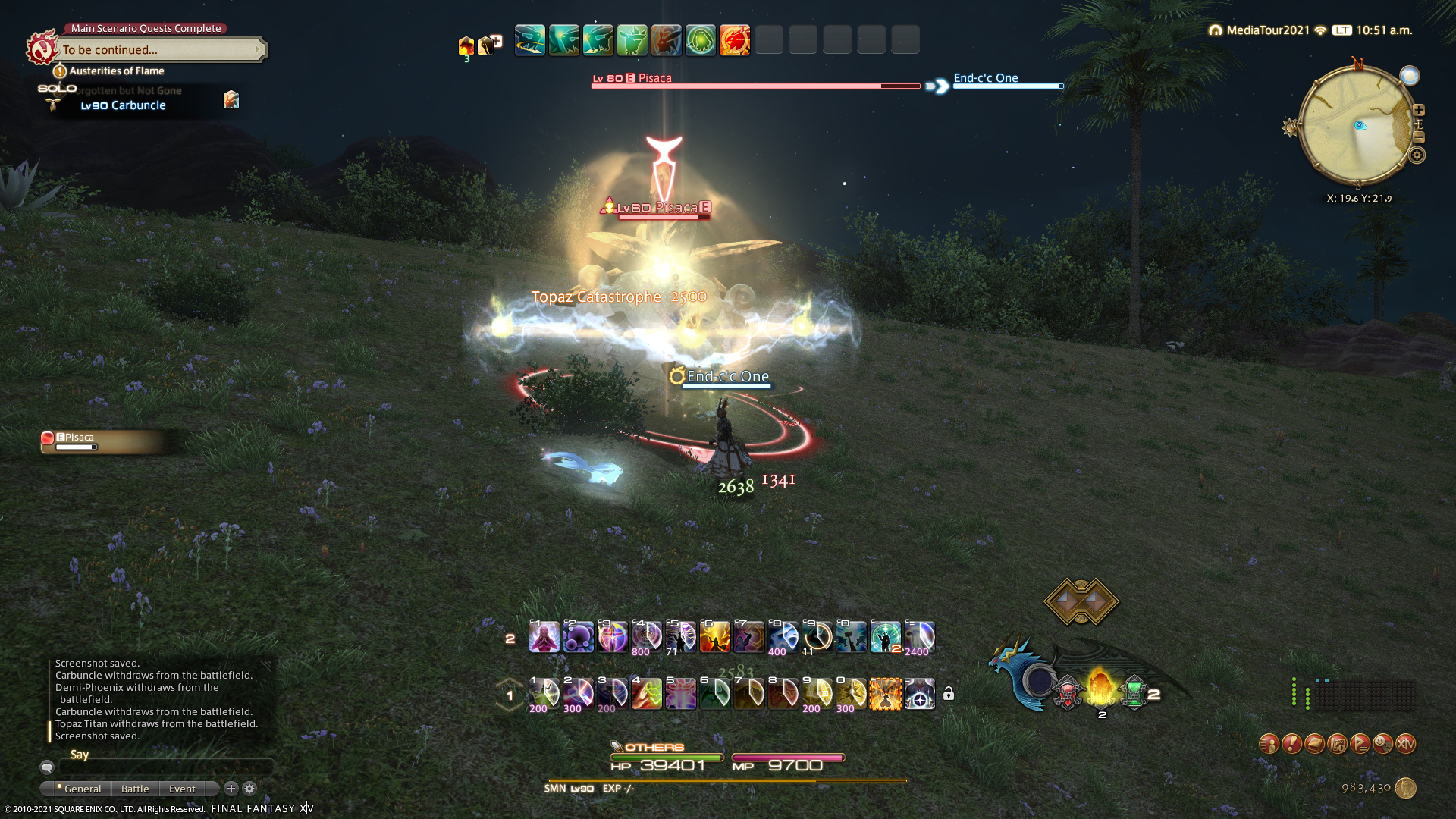Screen dimensions: 1456x819
Task: Zoom out the minimap with the minus button
Action: click(x=1419, y=137)
